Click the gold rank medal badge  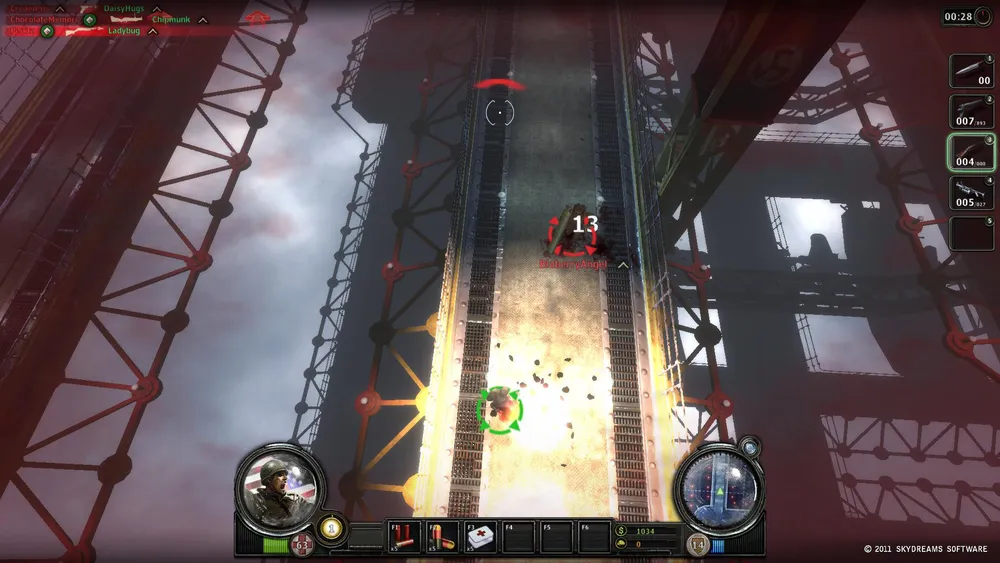[331, 527]
